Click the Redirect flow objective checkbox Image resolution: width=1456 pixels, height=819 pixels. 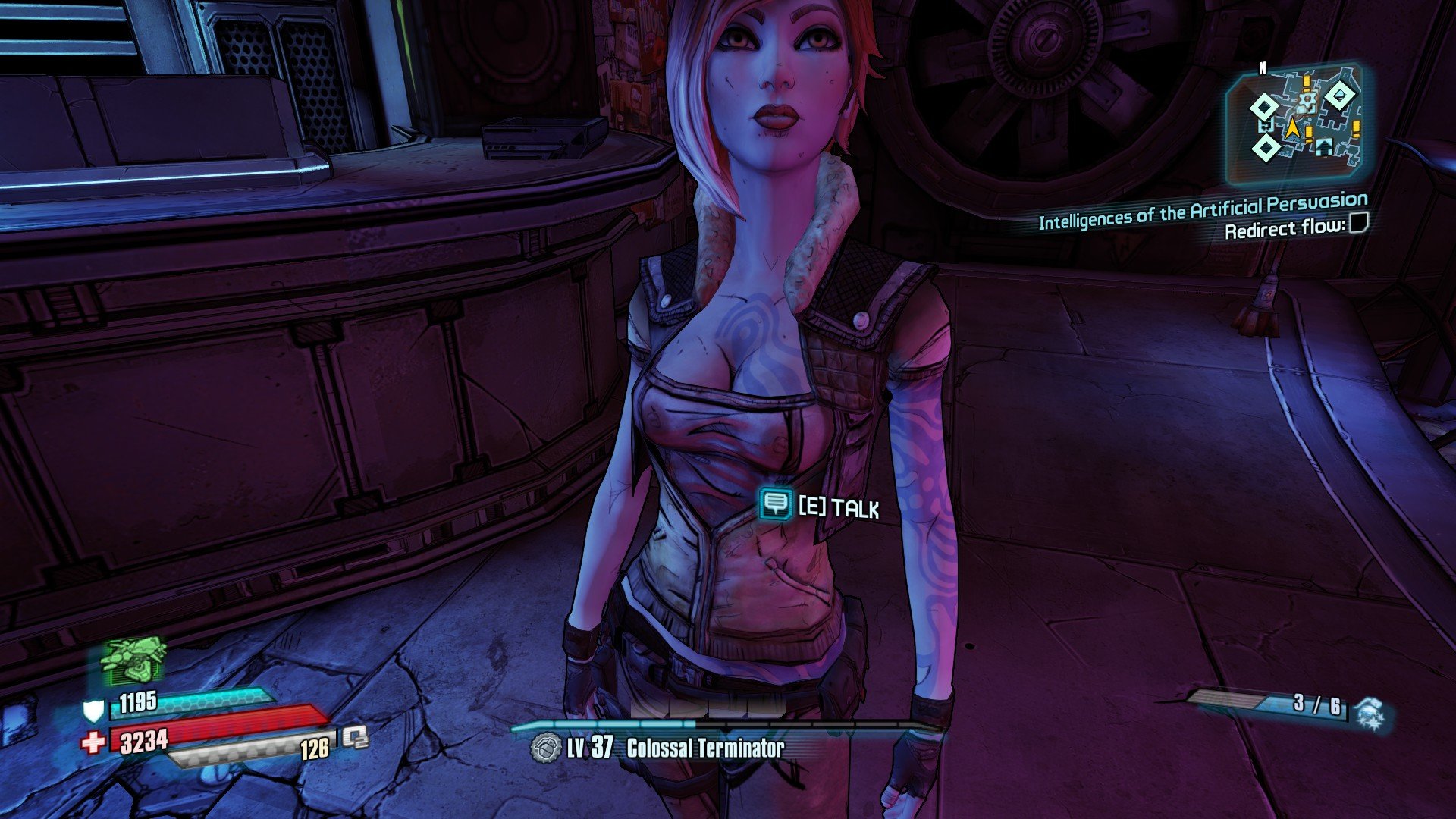pyautogui.click(x=1359, y=223)
